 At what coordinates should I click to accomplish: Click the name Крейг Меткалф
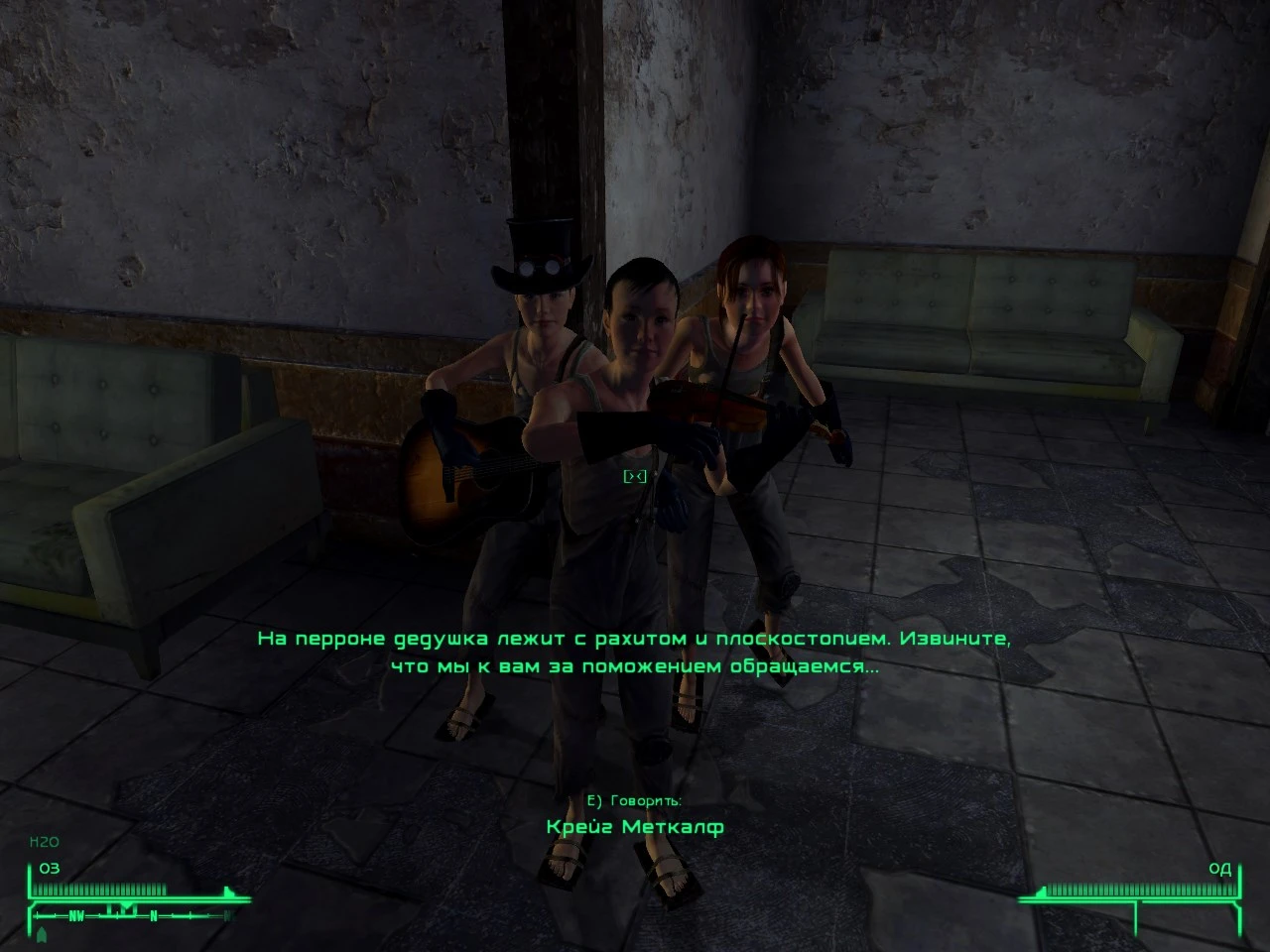pos(635,825)
